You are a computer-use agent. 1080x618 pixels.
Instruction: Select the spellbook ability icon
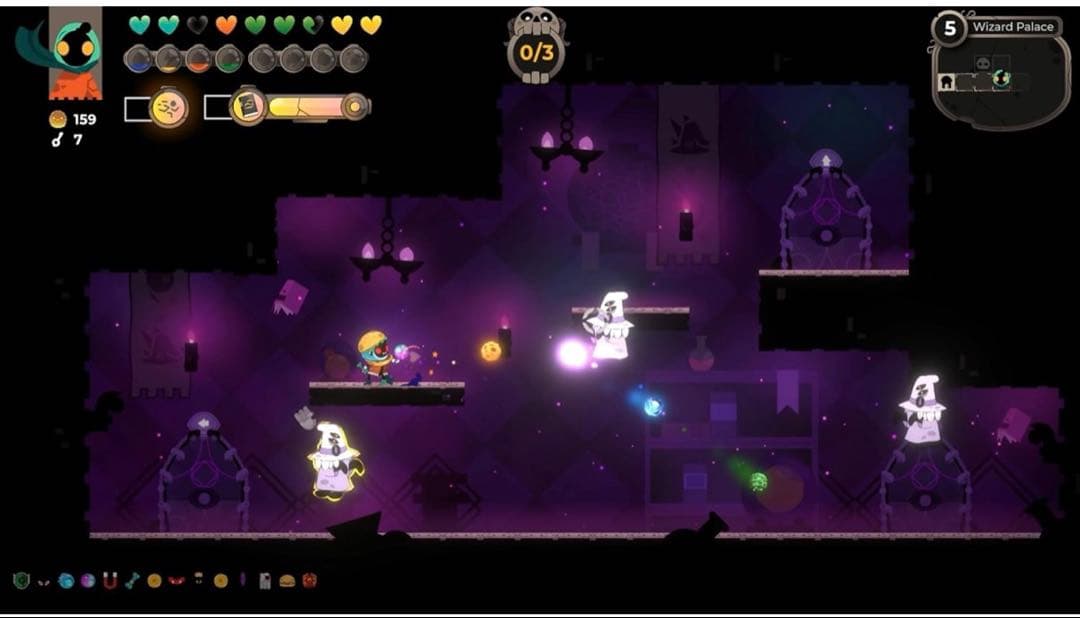pos(247,107)
